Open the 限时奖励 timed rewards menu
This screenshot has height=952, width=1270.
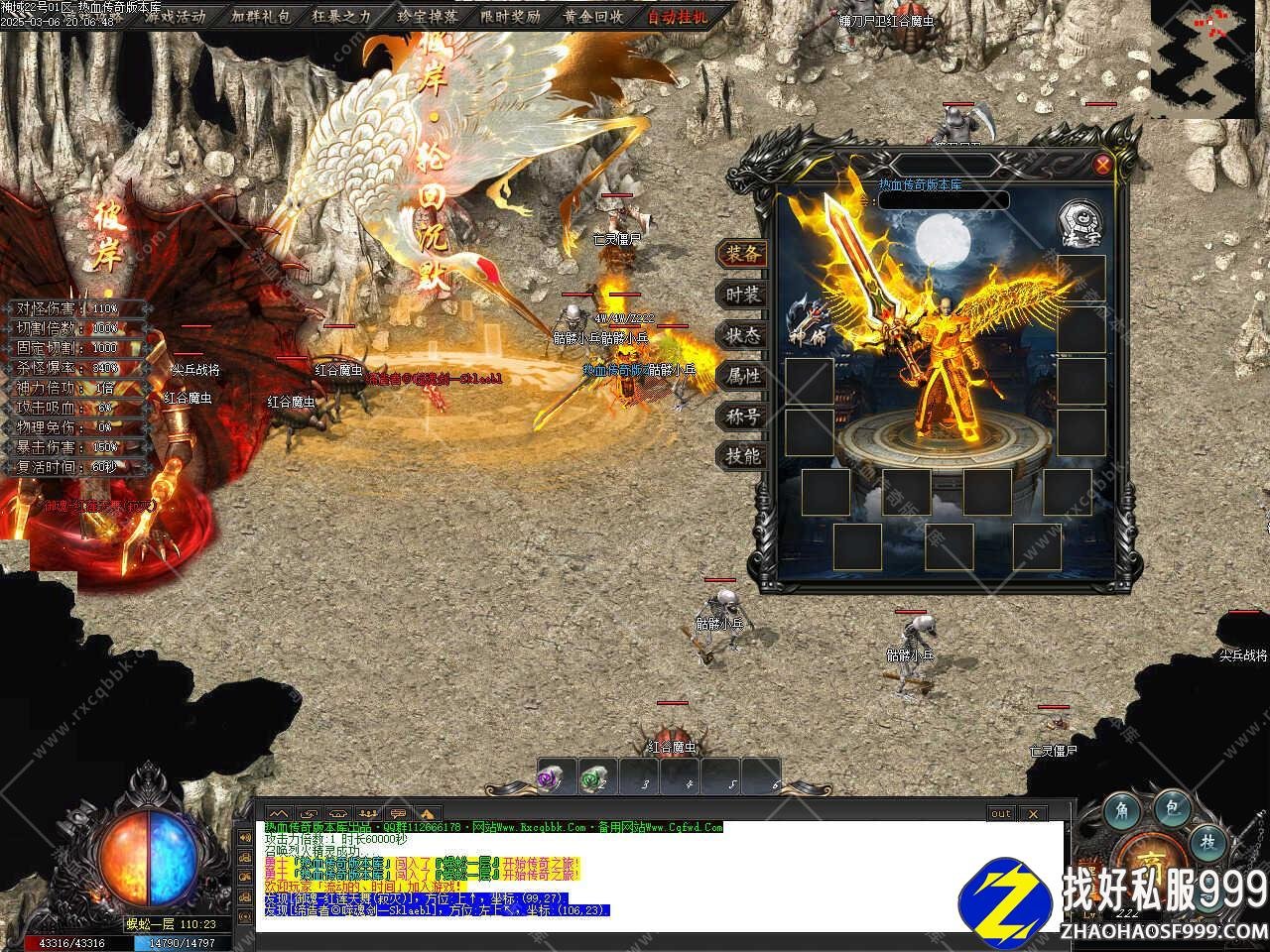pyautogui.click(x=511, y=16)
